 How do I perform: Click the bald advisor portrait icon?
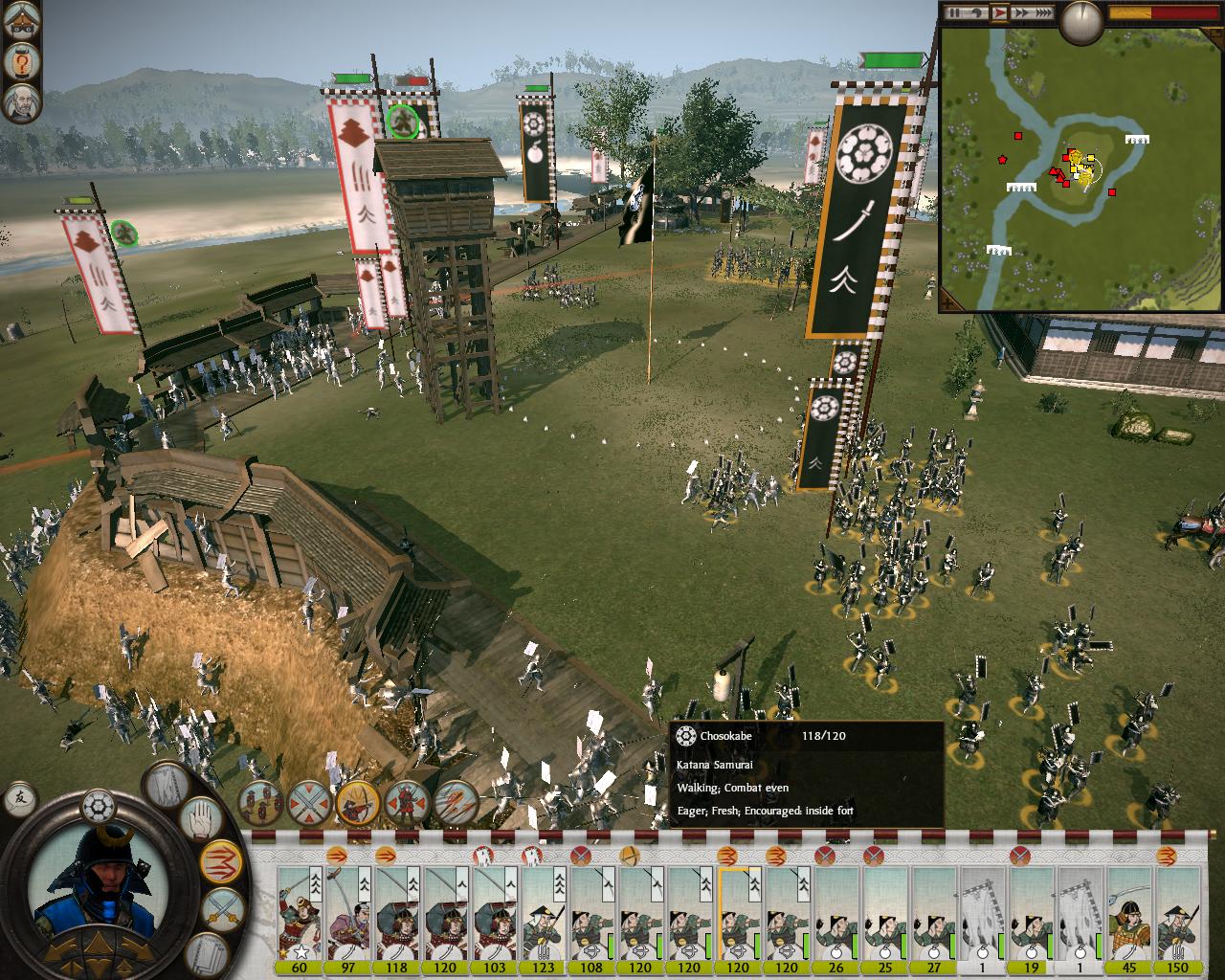point(20,102)
